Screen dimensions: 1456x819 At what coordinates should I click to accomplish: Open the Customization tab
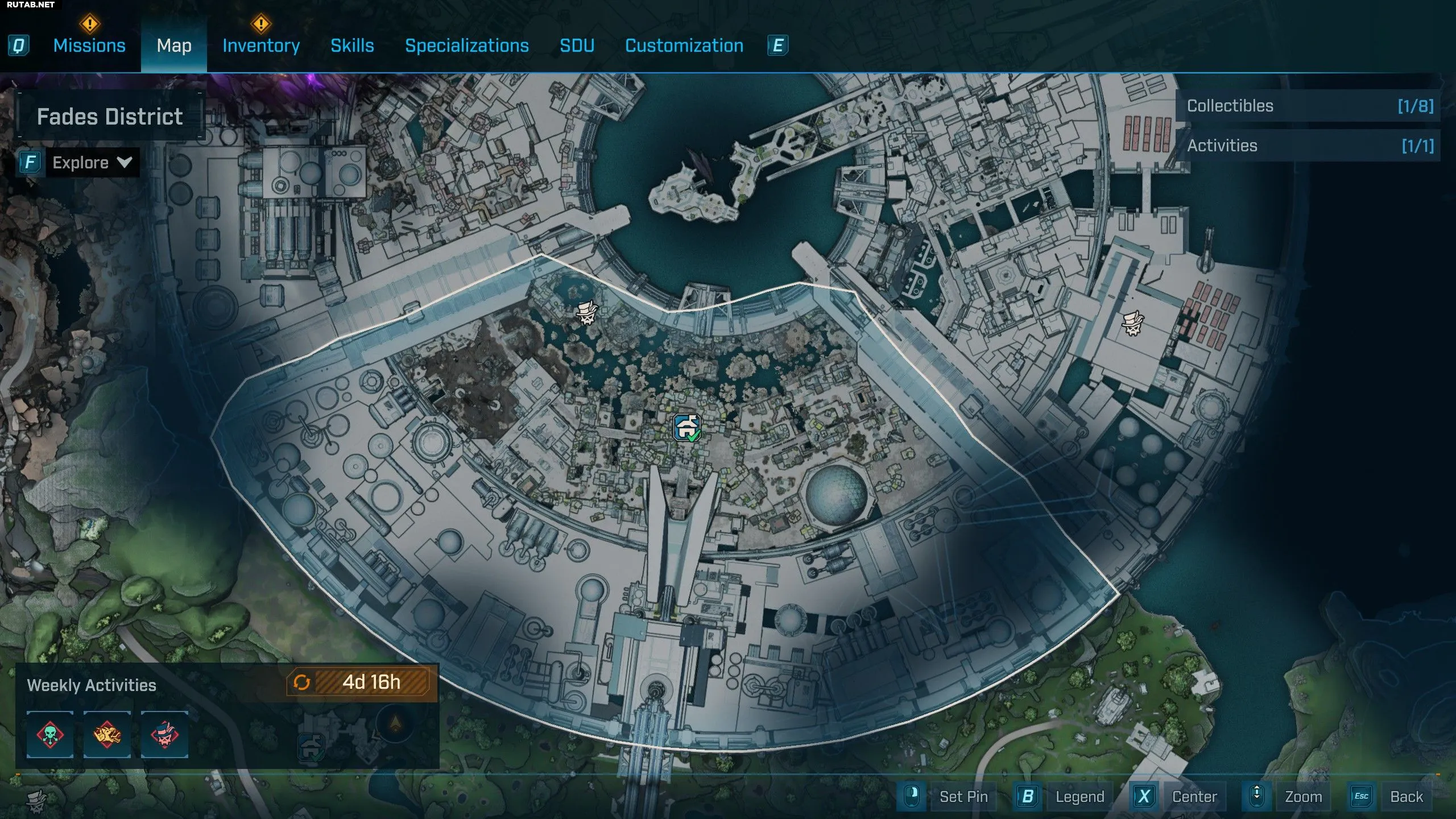click(684, 45)
